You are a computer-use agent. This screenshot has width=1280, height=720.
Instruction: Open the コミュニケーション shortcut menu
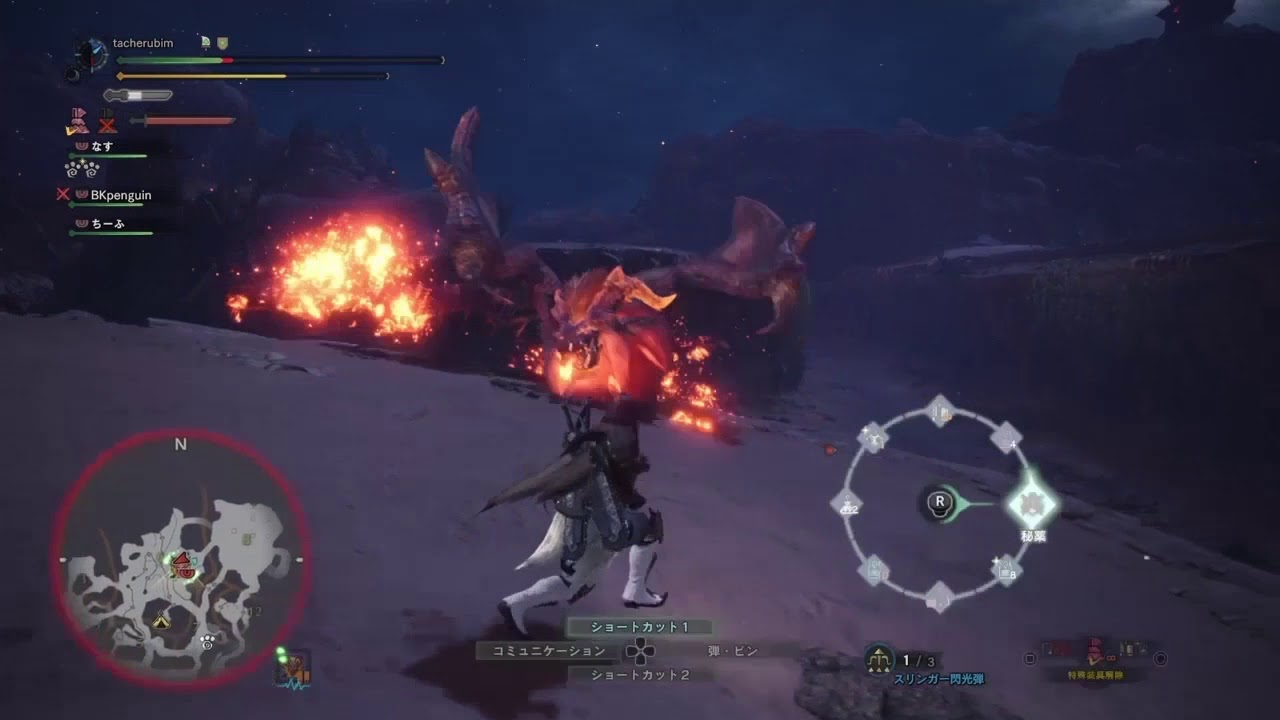point(549,651)
